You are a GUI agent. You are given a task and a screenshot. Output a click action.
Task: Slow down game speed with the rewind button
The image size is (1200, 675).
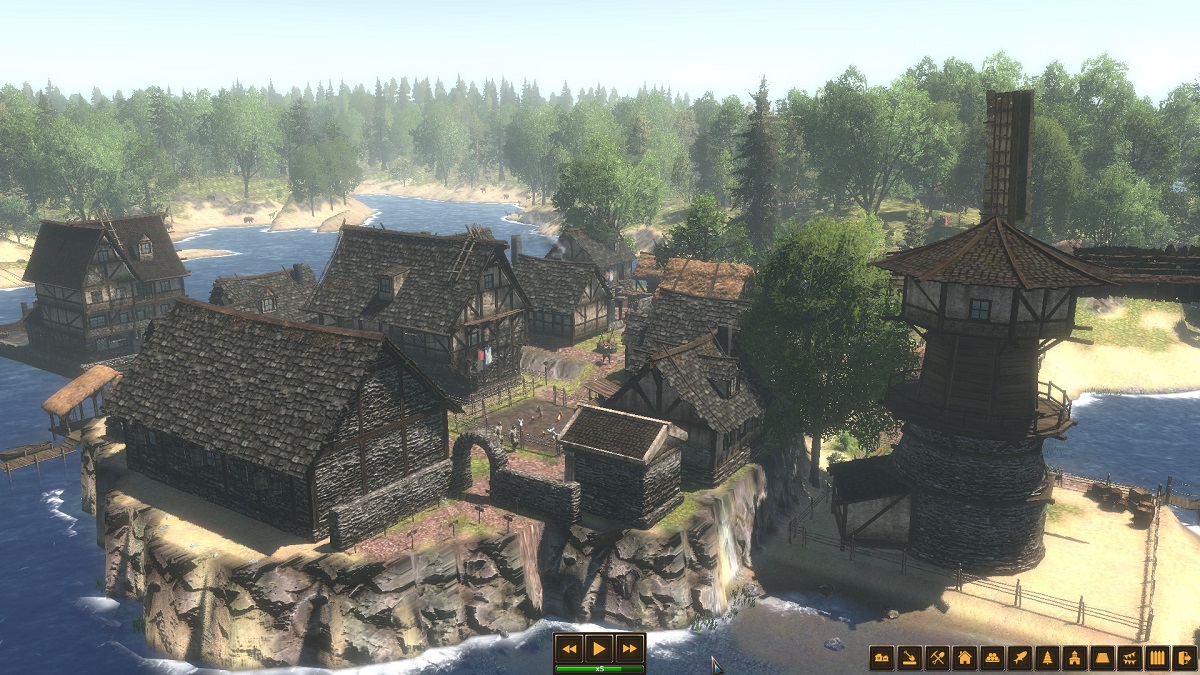click(569, 648)
